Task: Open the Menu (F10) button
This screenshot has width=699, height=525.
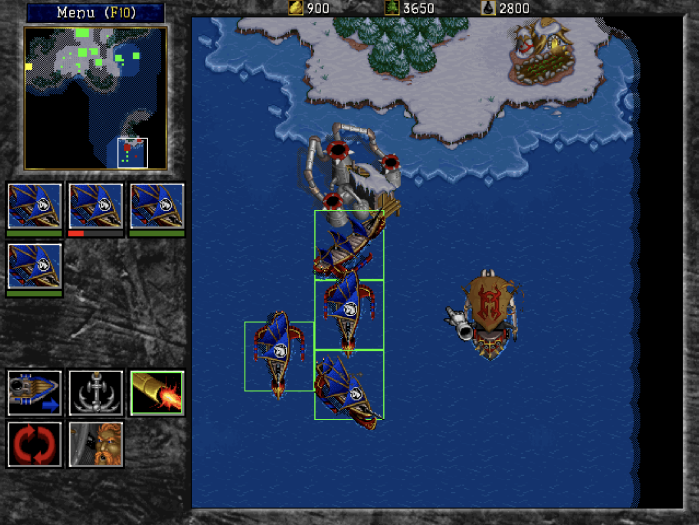Action: (x=95, y=12)
